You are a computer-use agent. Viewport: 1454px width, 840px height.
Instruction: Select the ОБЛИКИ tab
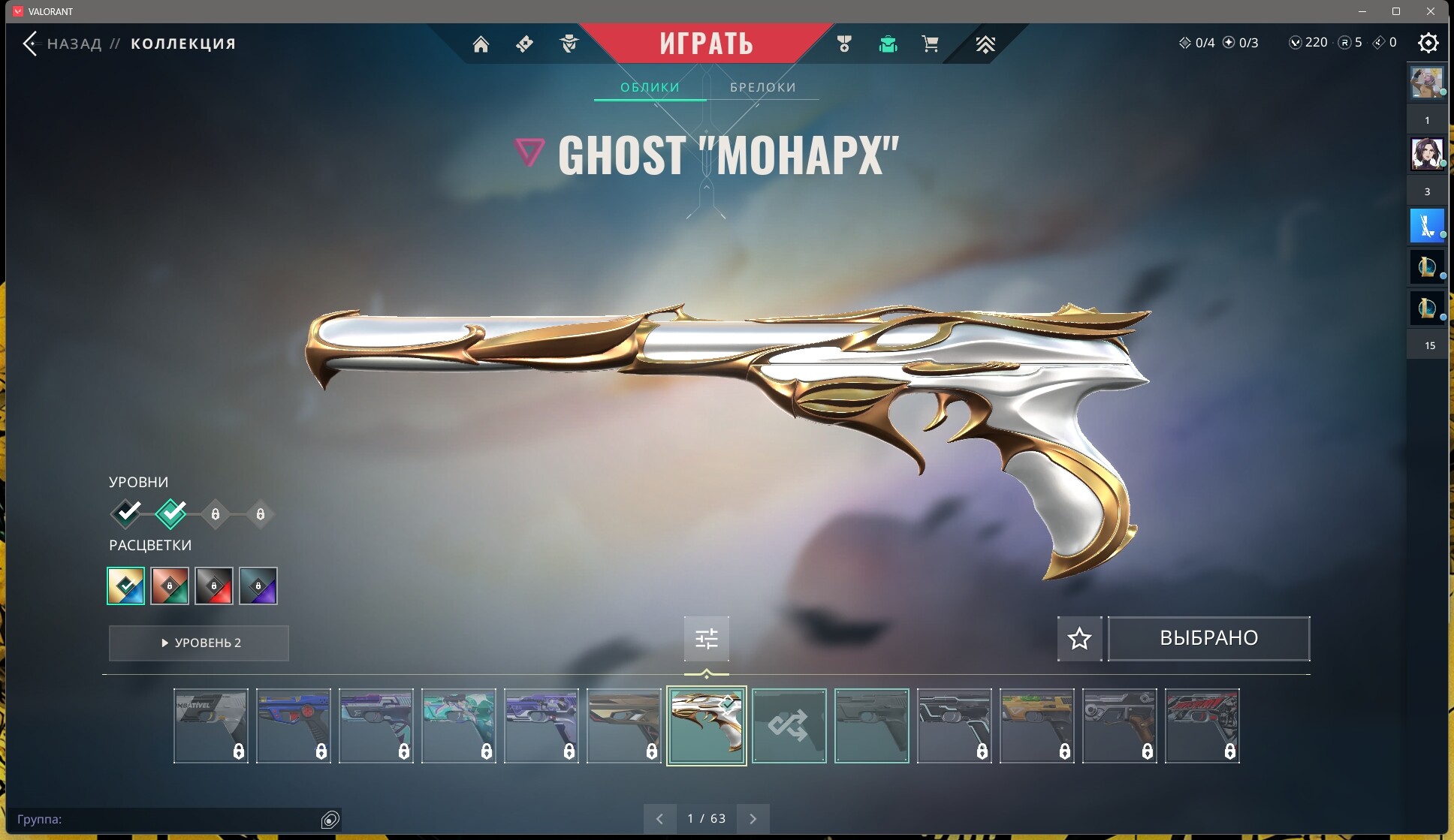point(650,87)
